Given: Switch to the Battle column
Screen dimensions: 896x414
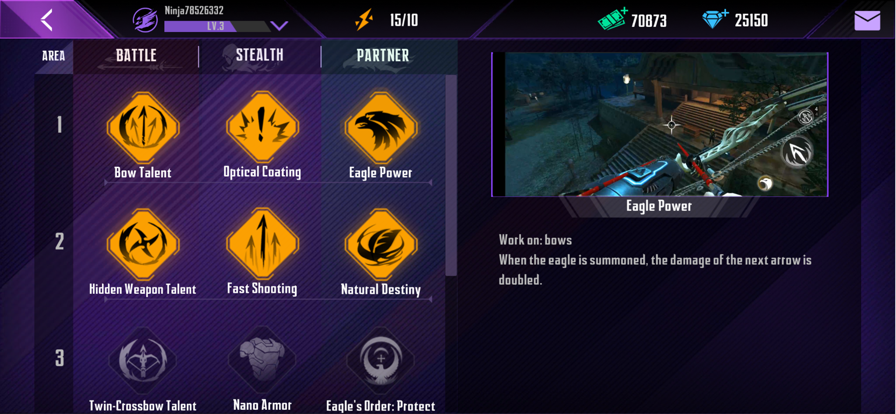Looking at the screenshot, I should 136,56.
